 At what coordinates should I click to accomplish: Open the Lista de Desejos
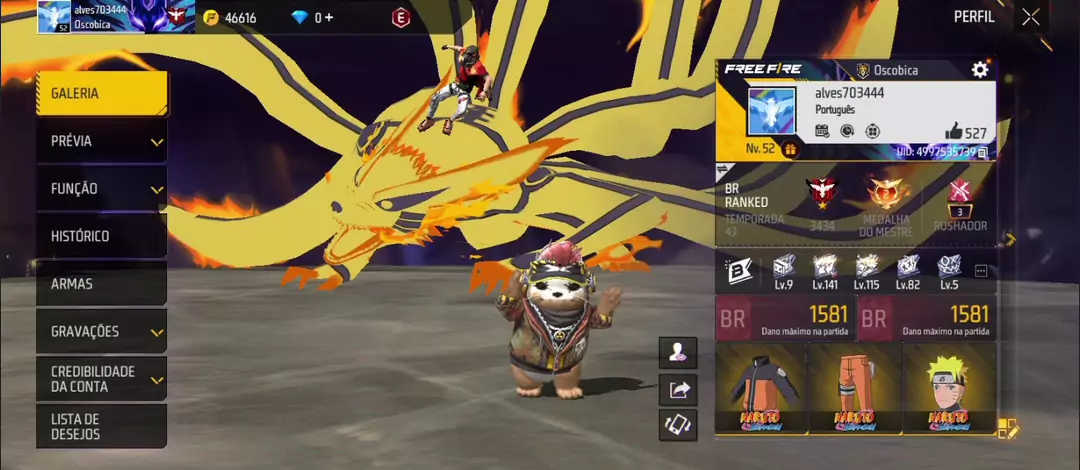(101, 426)
